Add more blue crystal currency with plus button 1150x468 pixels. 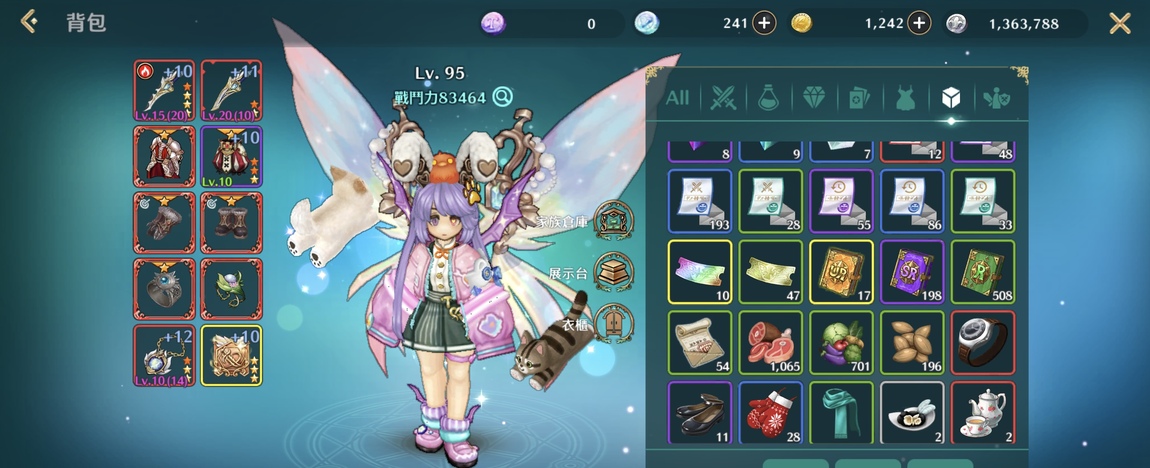[x=764, y=23]
